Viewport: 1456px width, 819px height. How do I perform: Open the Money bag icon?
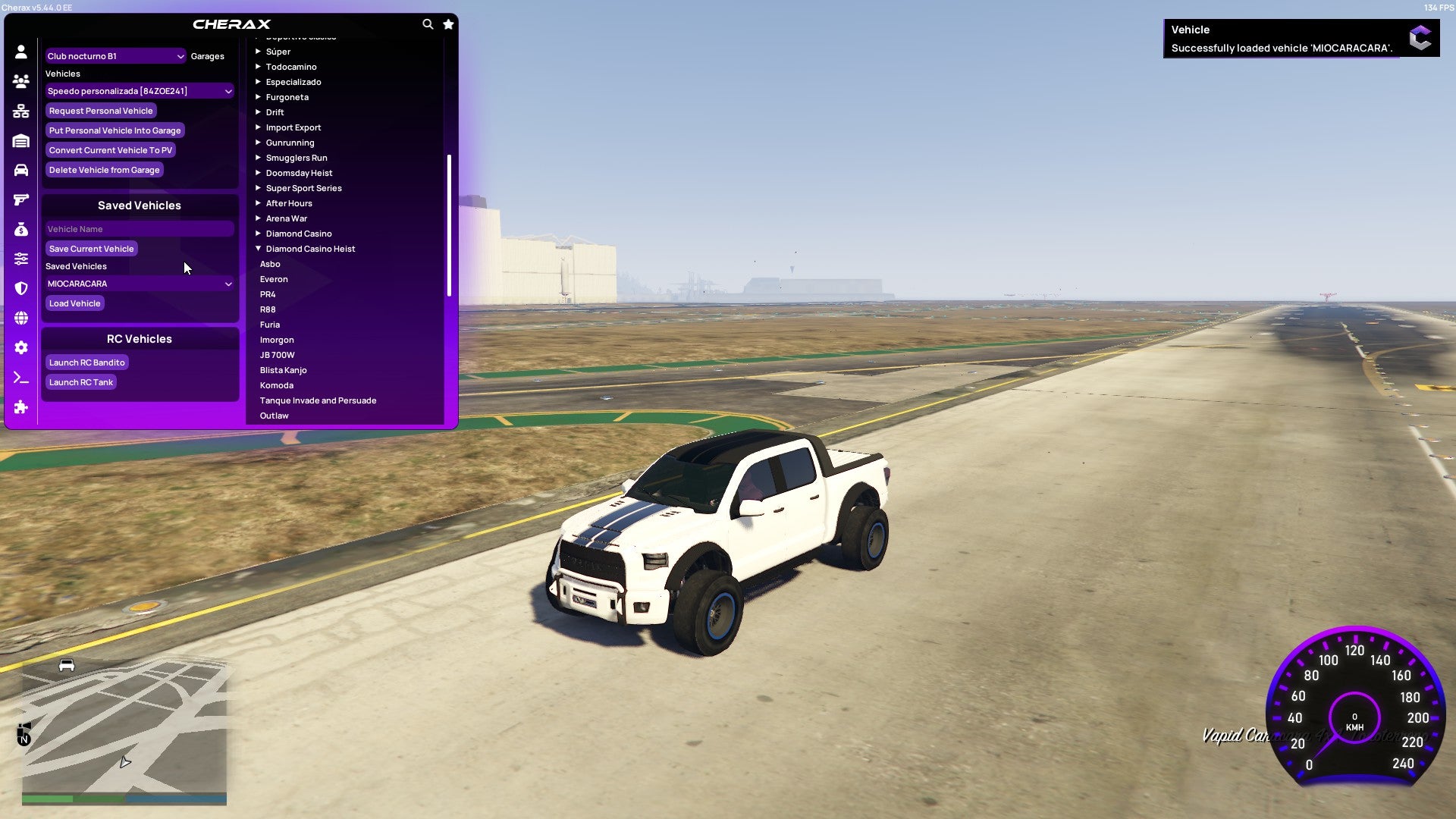click(x=21, y=228)
